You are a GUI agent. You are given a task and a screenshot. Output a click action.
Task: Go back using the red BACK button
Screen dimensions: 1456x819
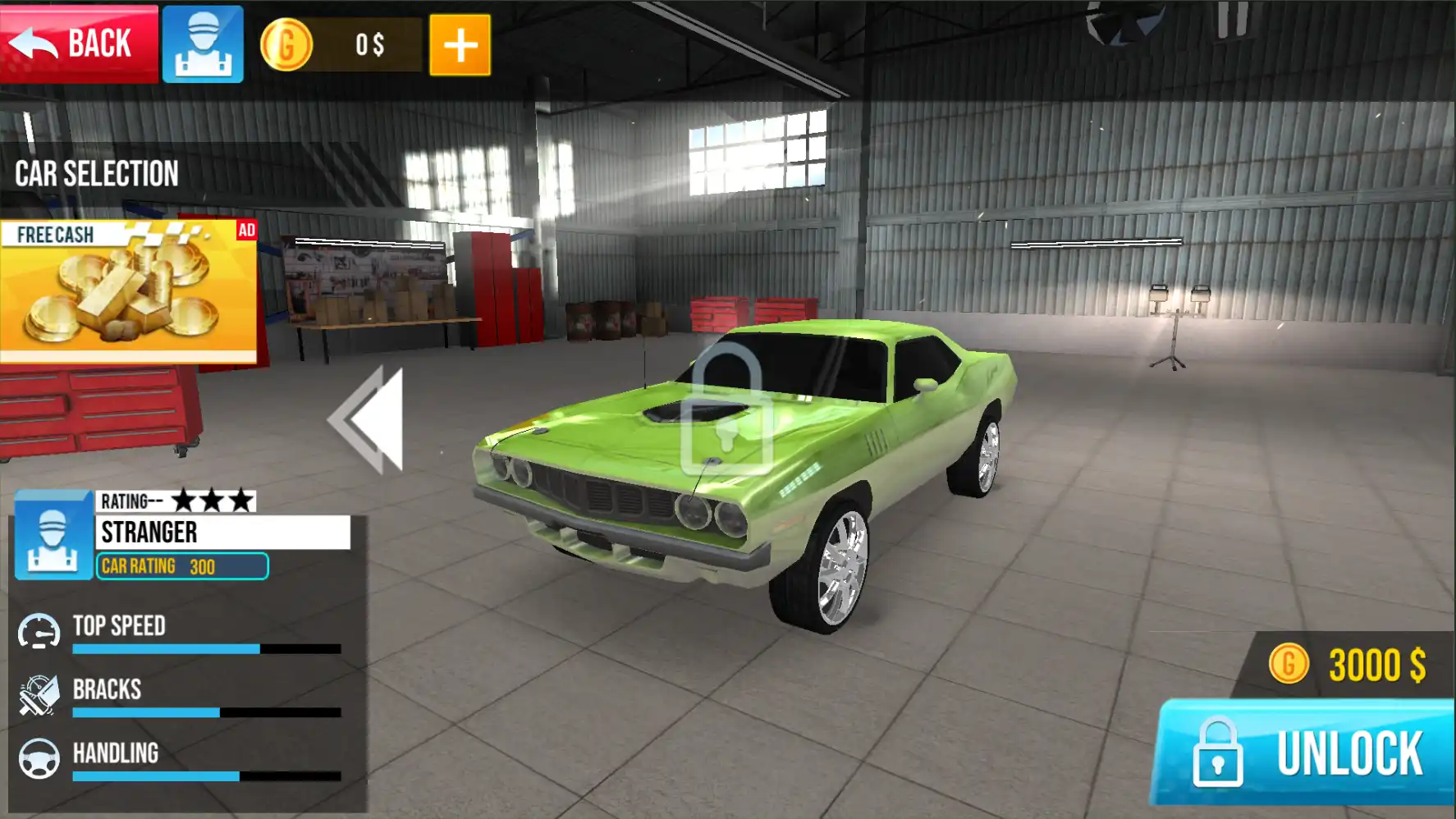tap(79, 43)
